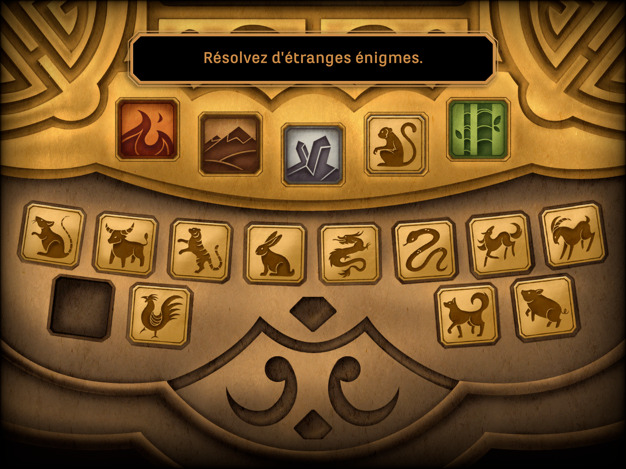
Task: Click the horse zodiac tile
Action: click(x=499, y=245)
